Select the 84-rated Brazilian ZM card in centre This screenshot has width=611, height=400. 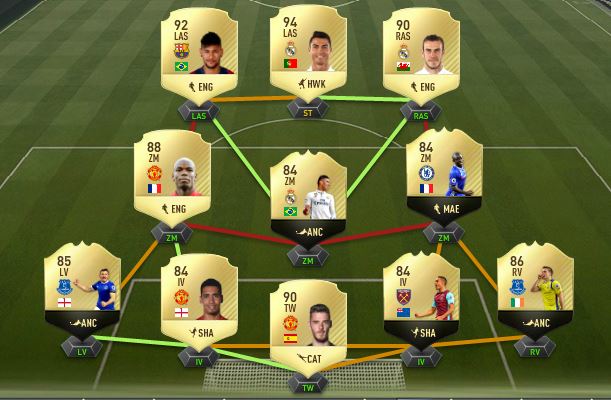pos(306,200)
